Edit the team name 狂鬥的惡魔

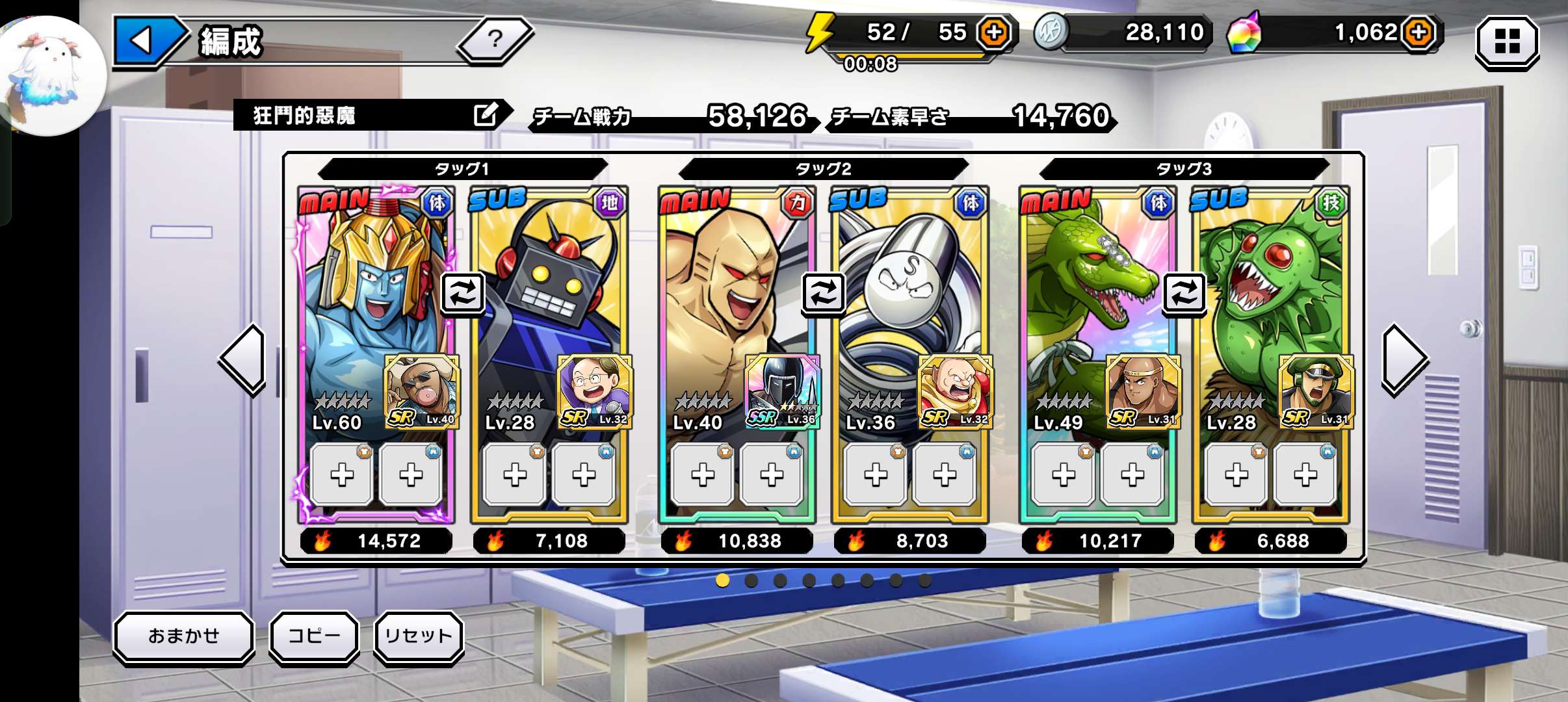(x=486, y=115)
